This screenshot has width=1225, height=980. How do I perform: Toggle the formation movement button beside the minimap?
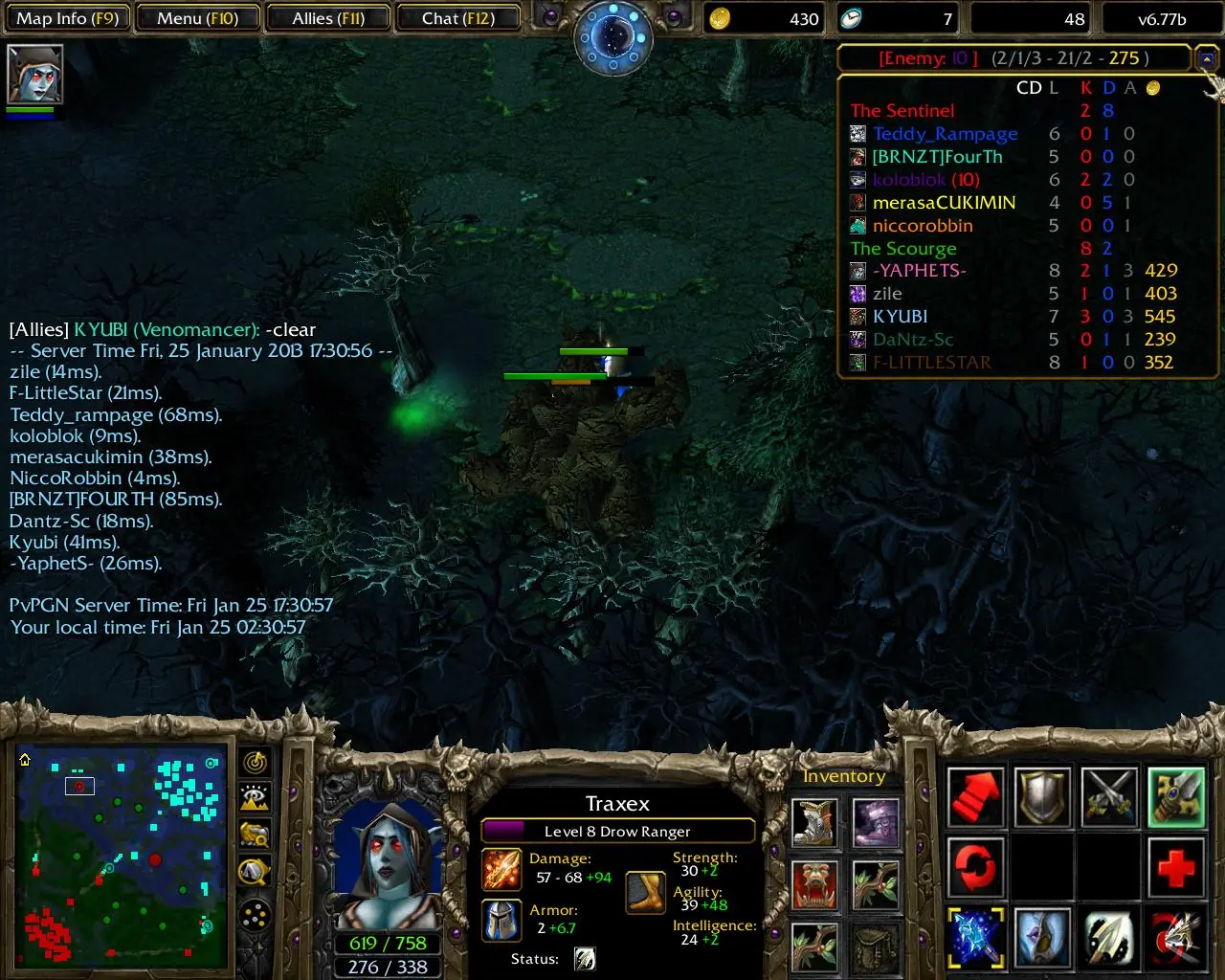coord(255,917)
